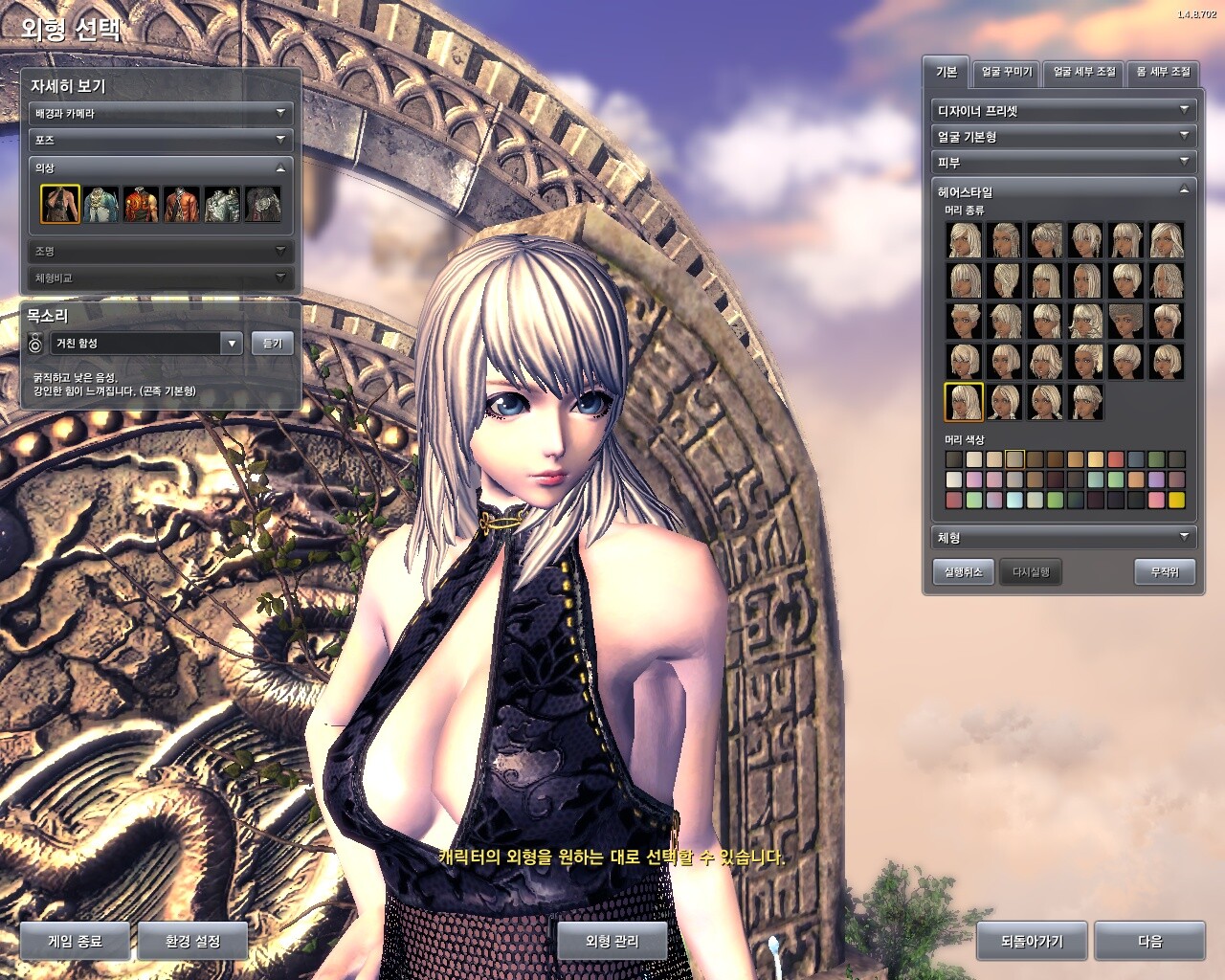Listen to the voice with 듣기

point(273,343)
